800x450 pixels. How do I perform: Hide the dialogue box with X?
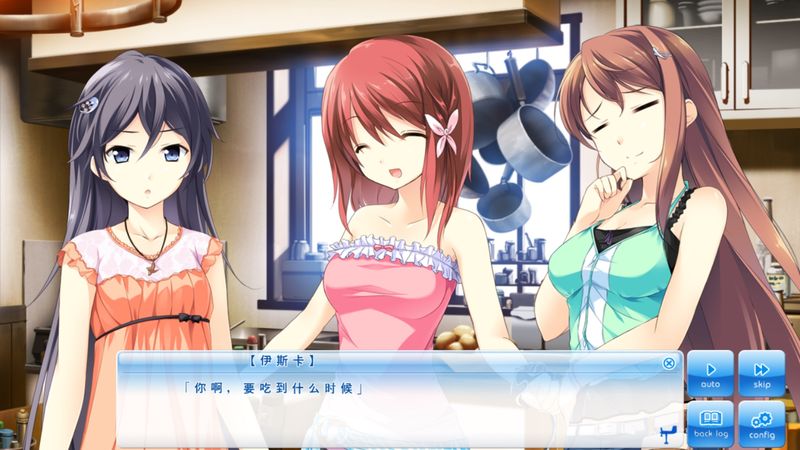pos(669,363)
